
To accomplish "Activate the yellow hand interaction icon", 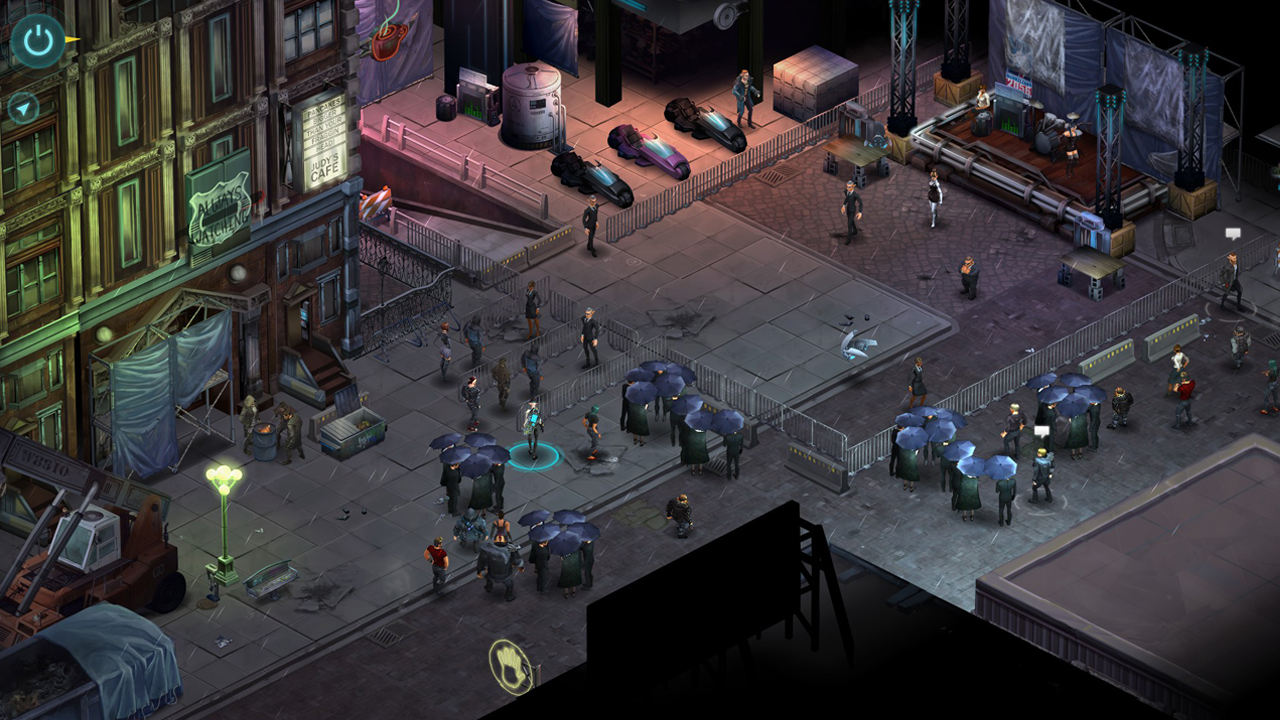I will tap(509, 667).
